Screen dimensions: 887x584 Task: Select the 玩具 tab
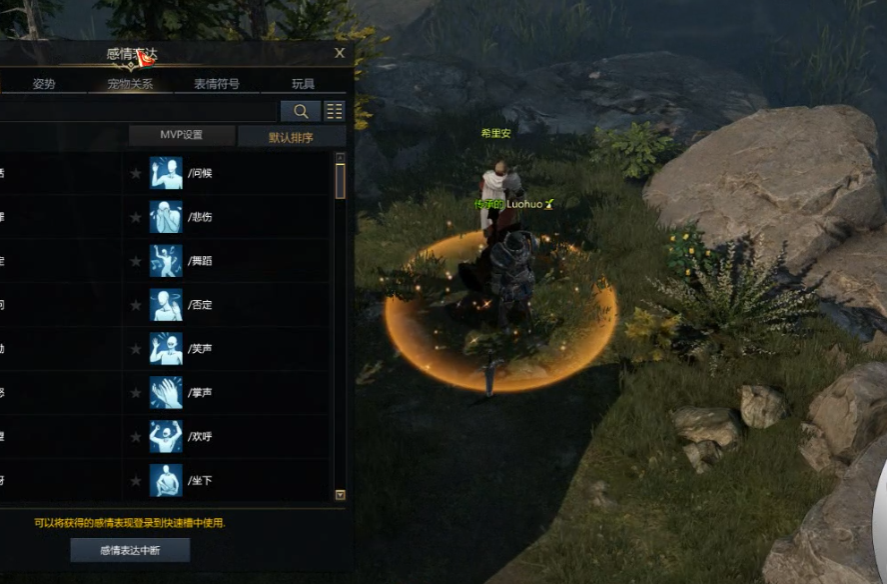[x=303, y=84]
